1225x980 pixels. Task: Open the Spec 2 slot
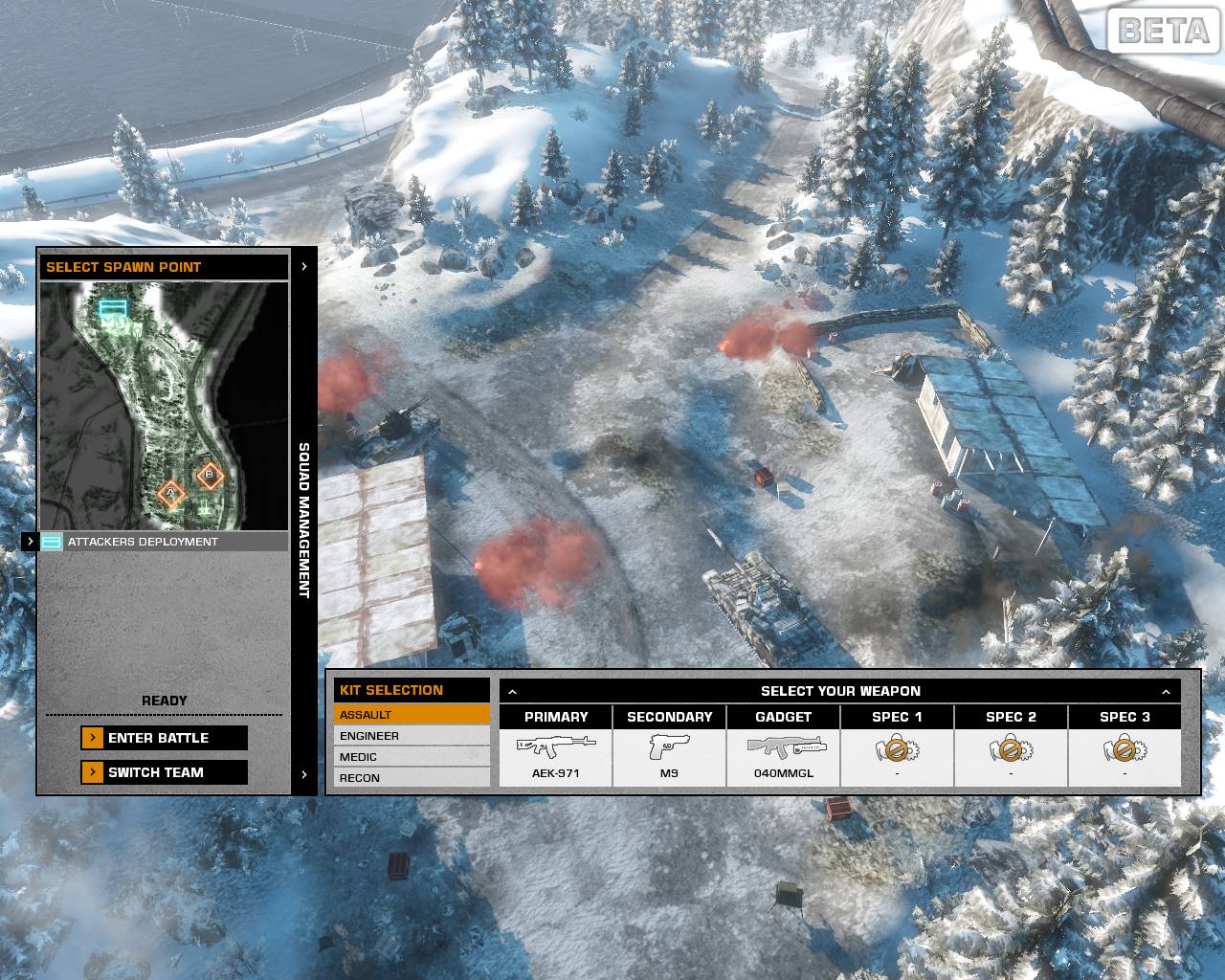click(1011, 756)
